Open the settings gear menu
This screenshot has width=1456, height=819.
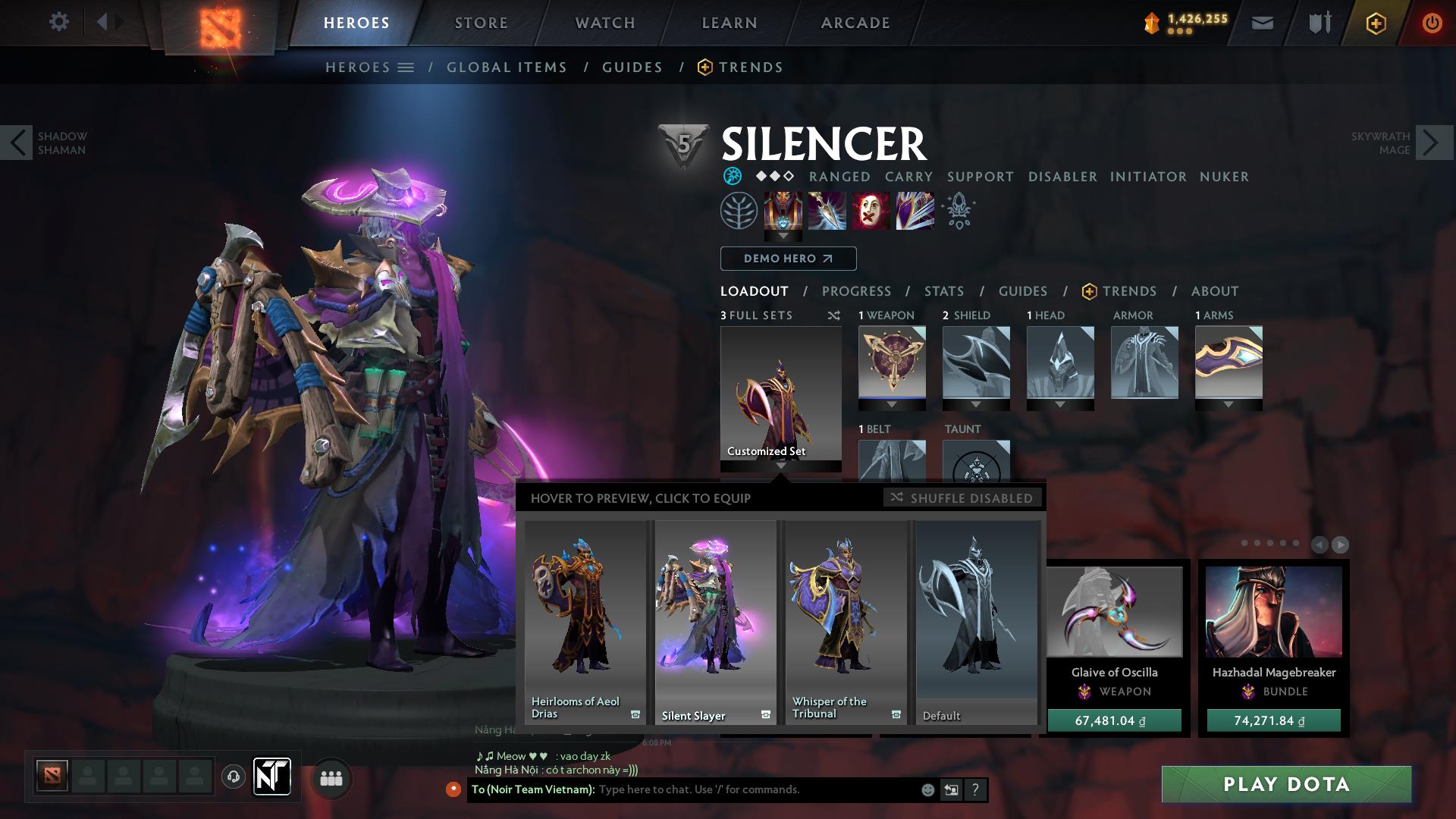(x=59, y=21)
